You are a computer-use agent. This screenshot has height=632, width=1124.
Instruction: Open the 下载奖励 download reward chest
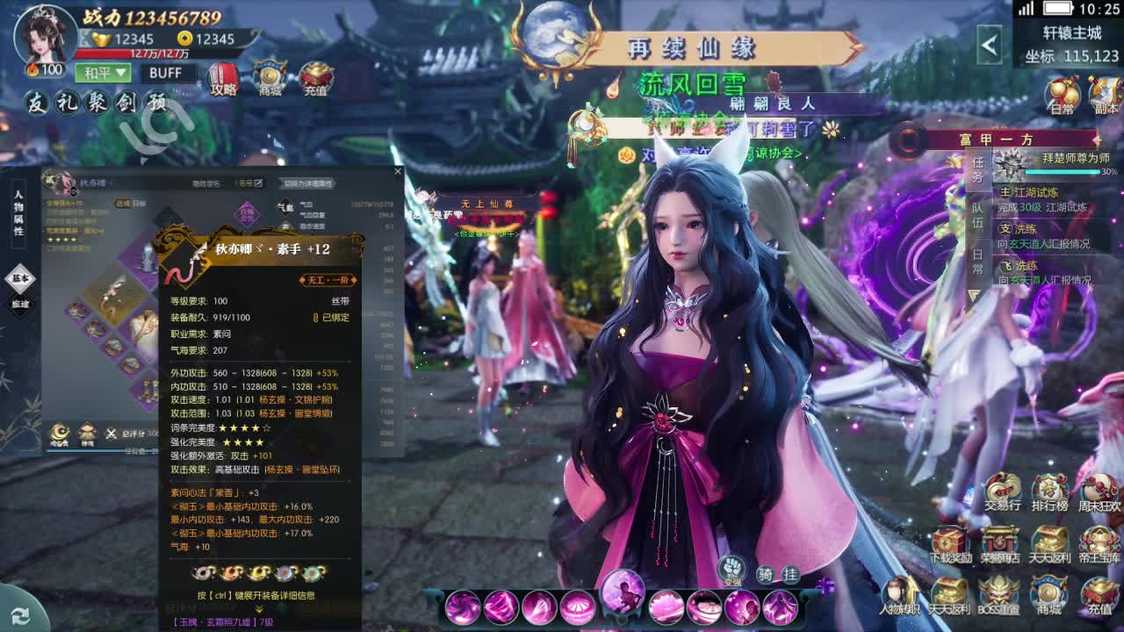coord(949,545)
